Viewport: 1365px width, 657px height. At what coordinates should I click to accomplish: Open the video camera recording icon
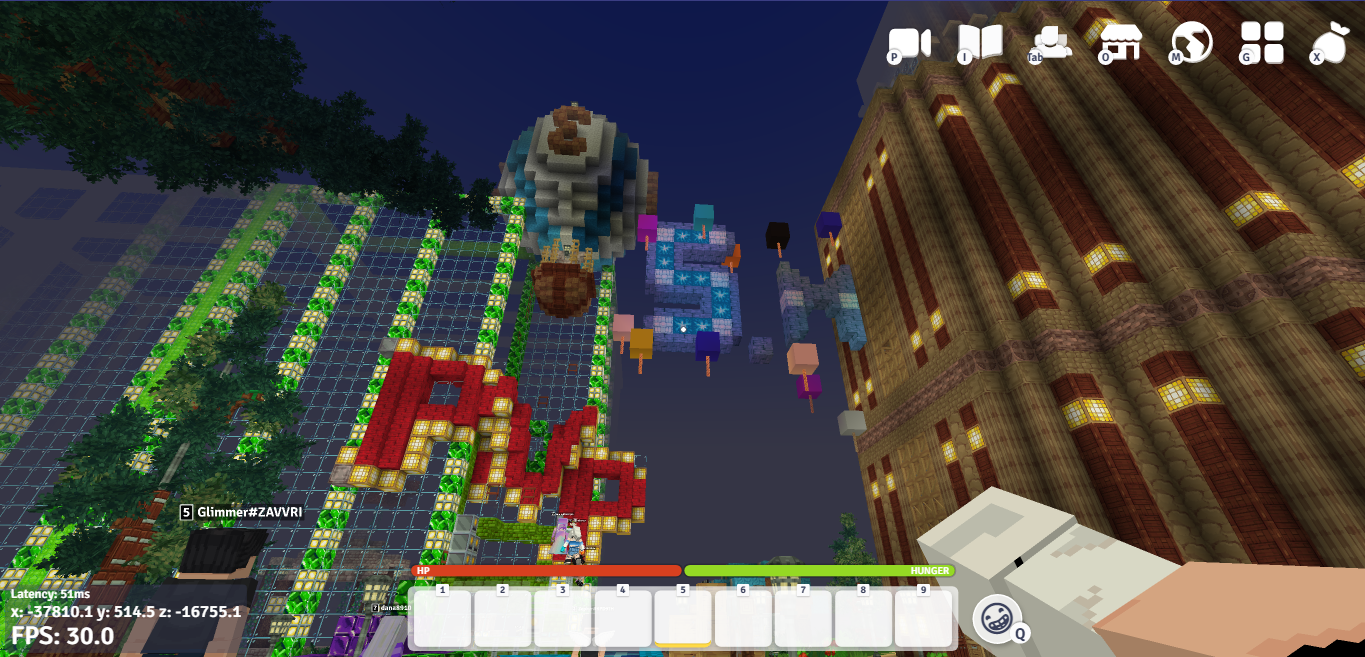click(910, 43)
